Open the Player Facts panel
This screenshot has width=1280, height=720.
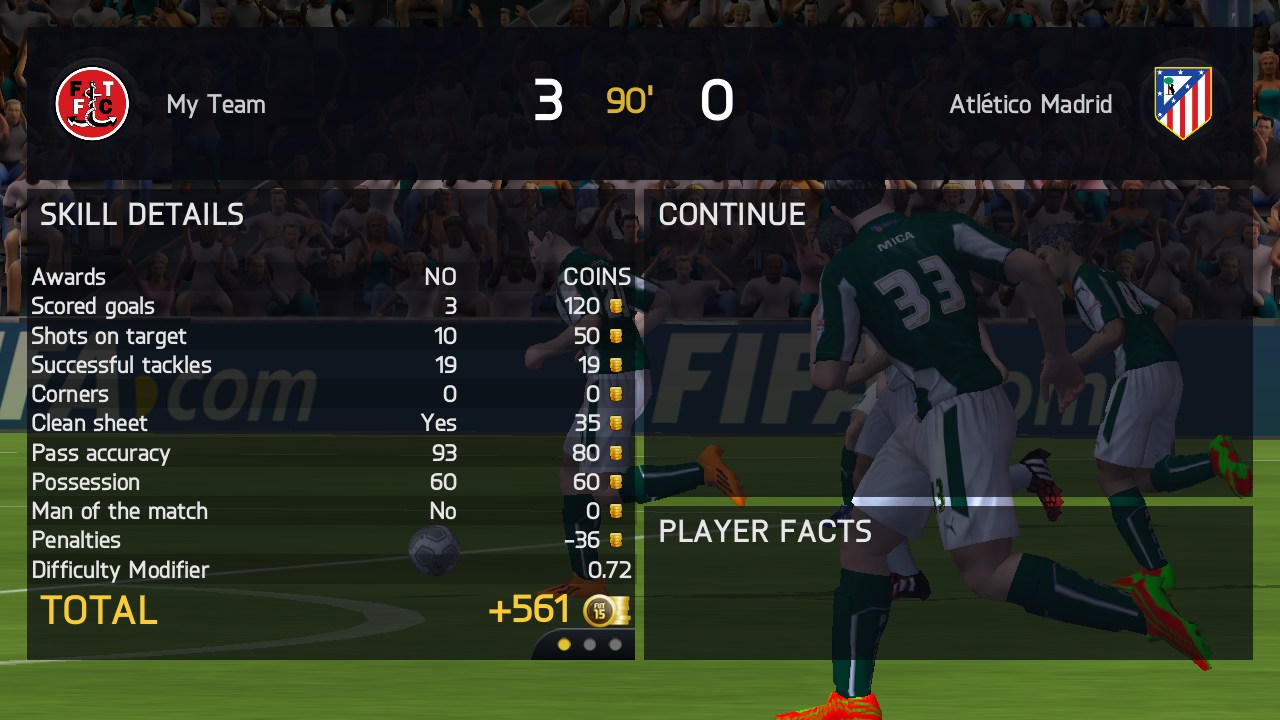pos(947,582)
